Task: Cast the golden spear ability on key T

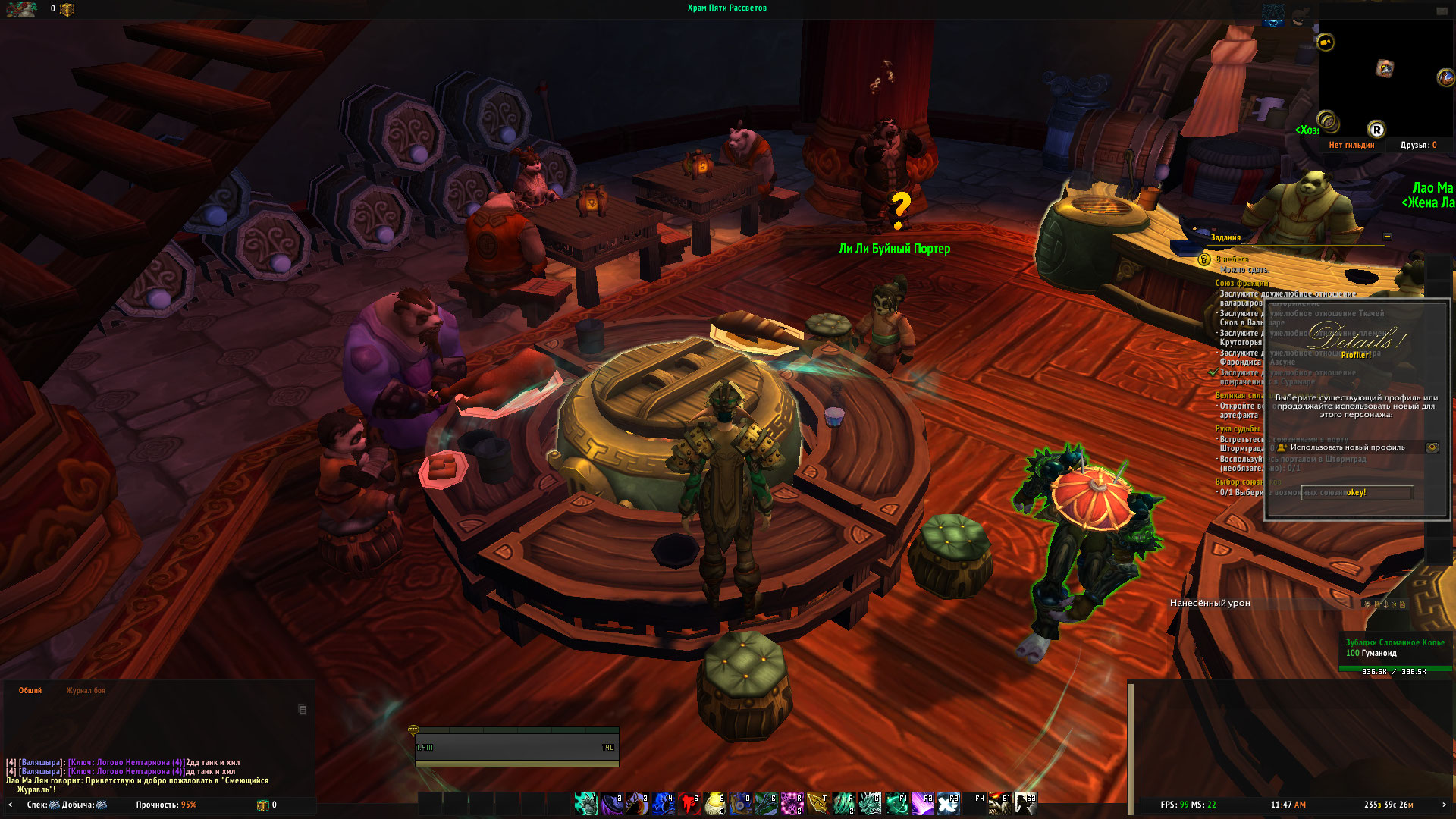Action: [817, 804]
